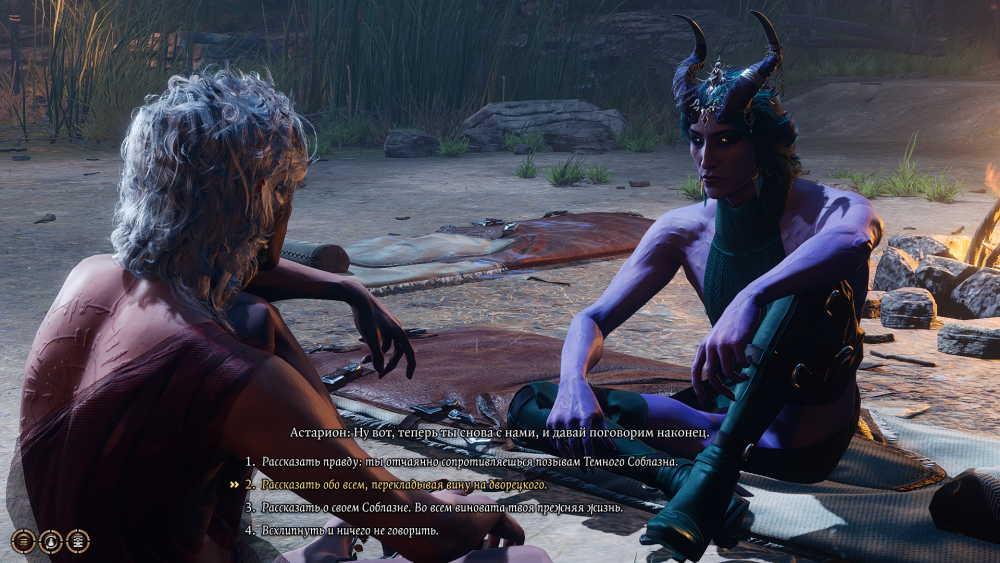Click the switch character icon with circling arrows

(x=51, y=541)
